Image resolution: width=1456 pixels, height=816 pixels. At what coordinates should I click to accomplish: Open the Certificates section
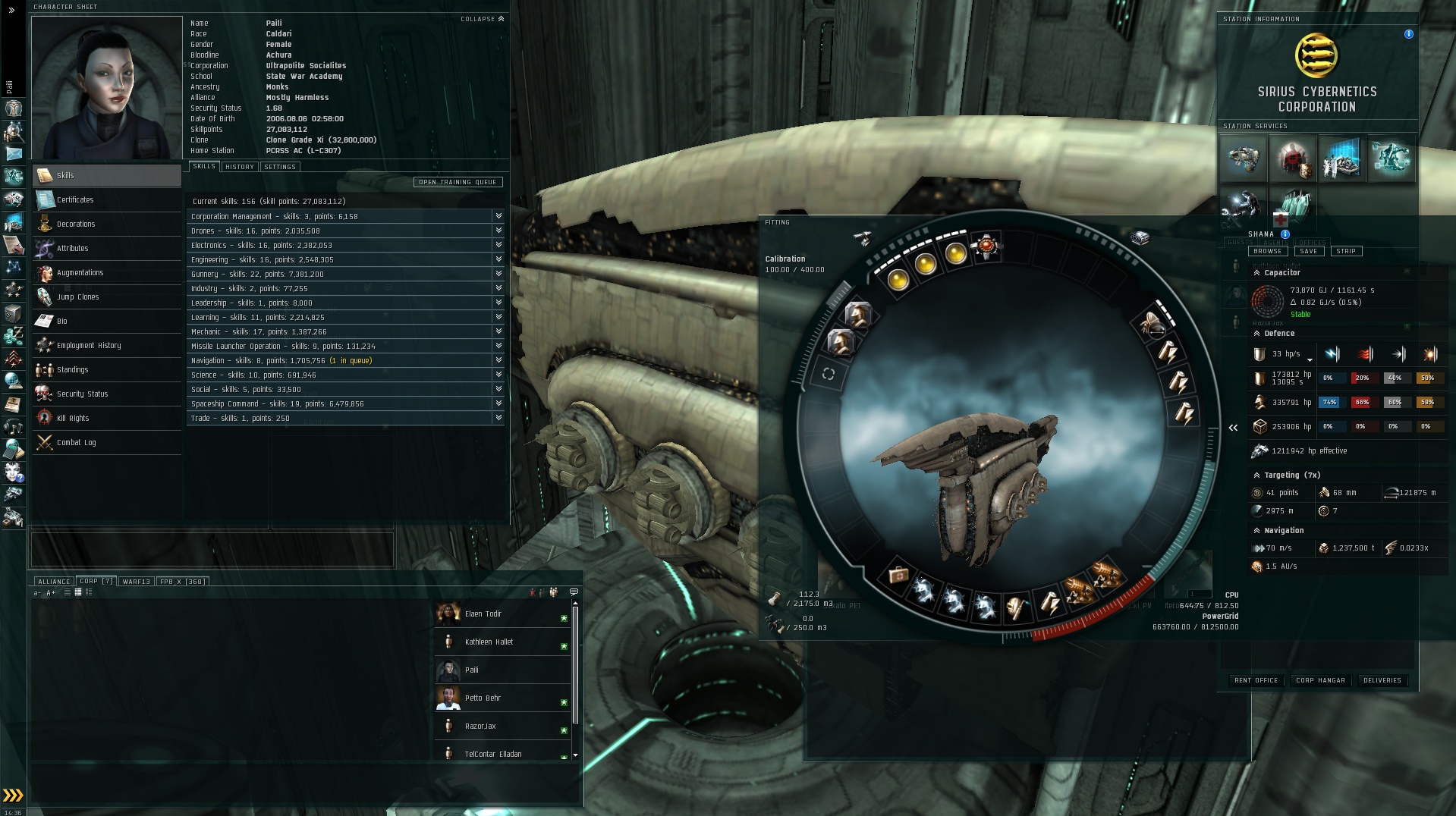pyautogui.click(x=75, y=200)
